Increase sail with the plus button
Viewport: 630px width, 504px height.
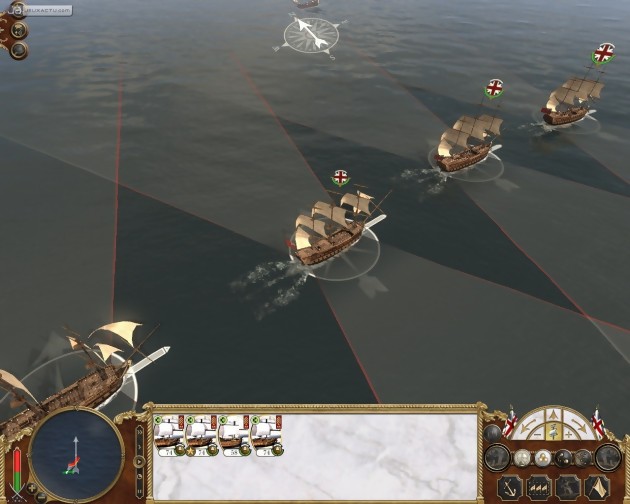(x=569, y=435)
